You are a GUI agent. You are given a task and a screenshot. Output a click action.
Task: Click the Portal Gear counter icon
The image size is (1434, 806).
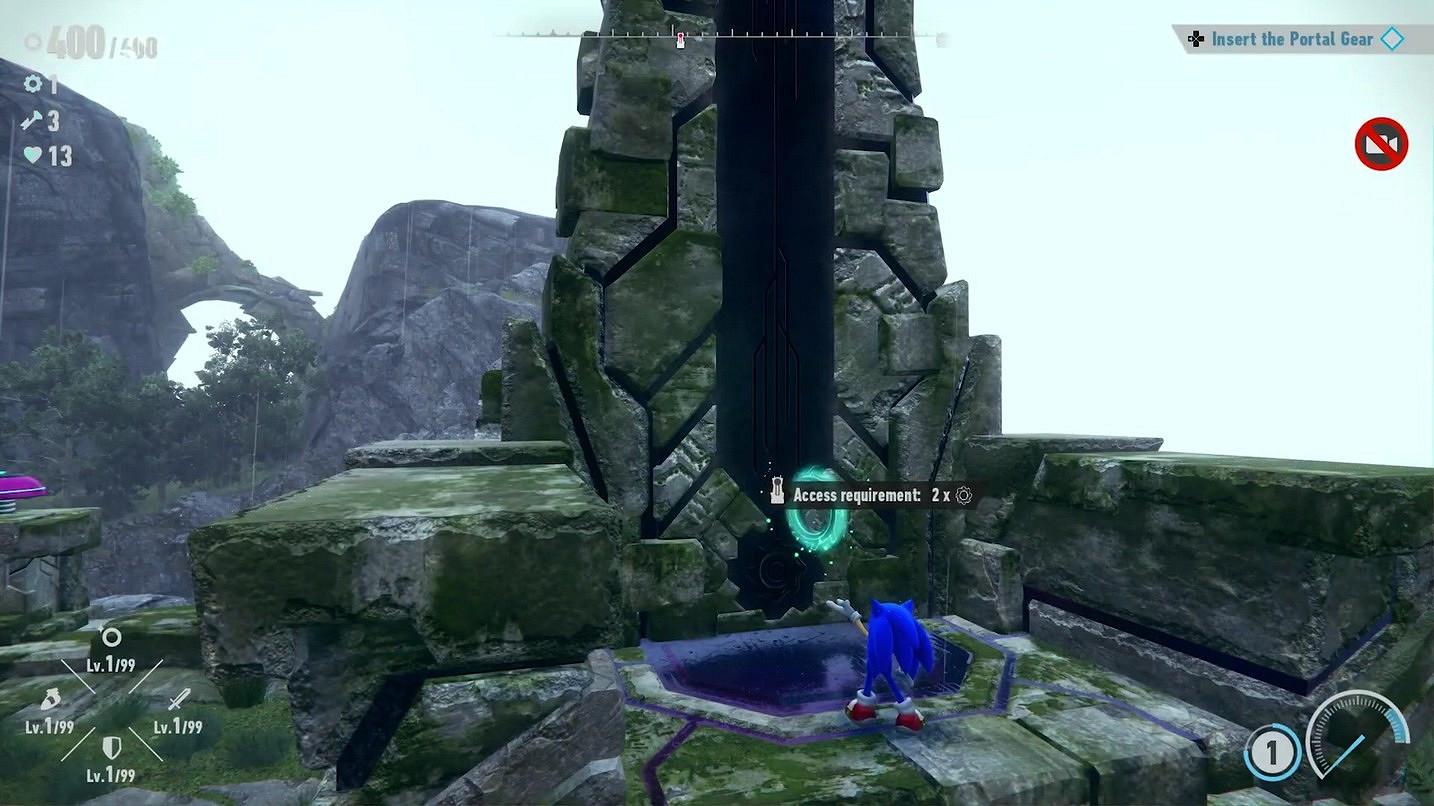(x=32, y=84)
